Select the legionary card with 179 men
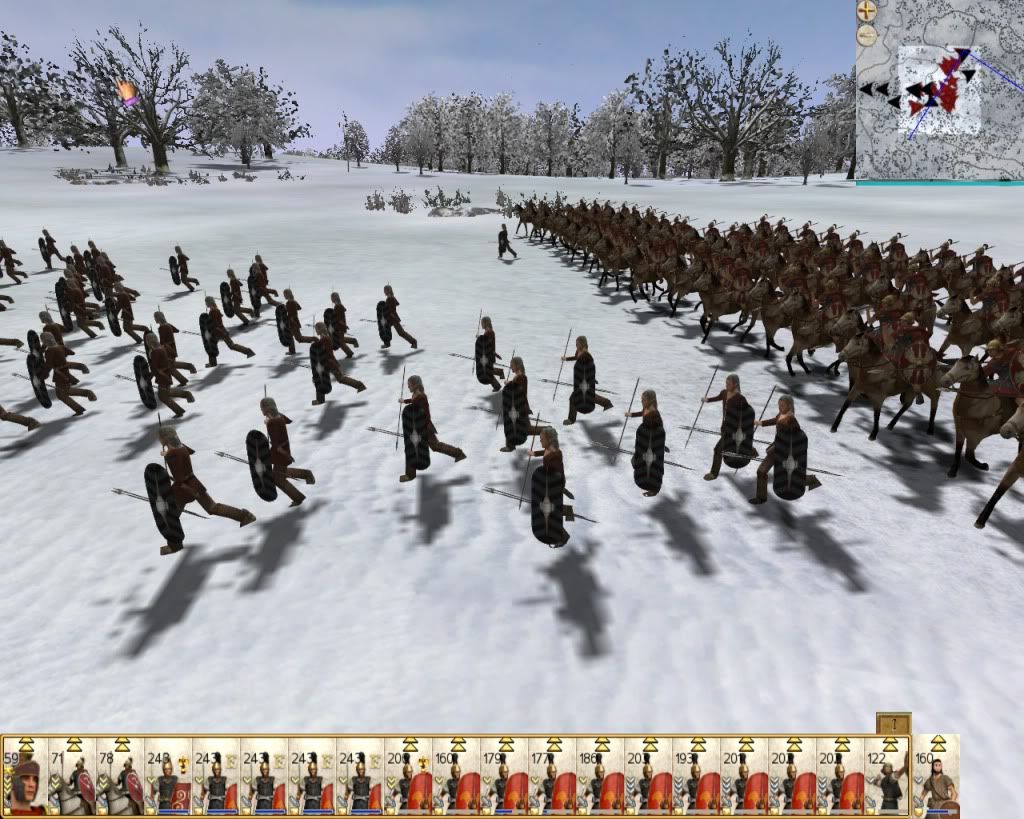1024x819 pixels. click(x=504, y=777)
